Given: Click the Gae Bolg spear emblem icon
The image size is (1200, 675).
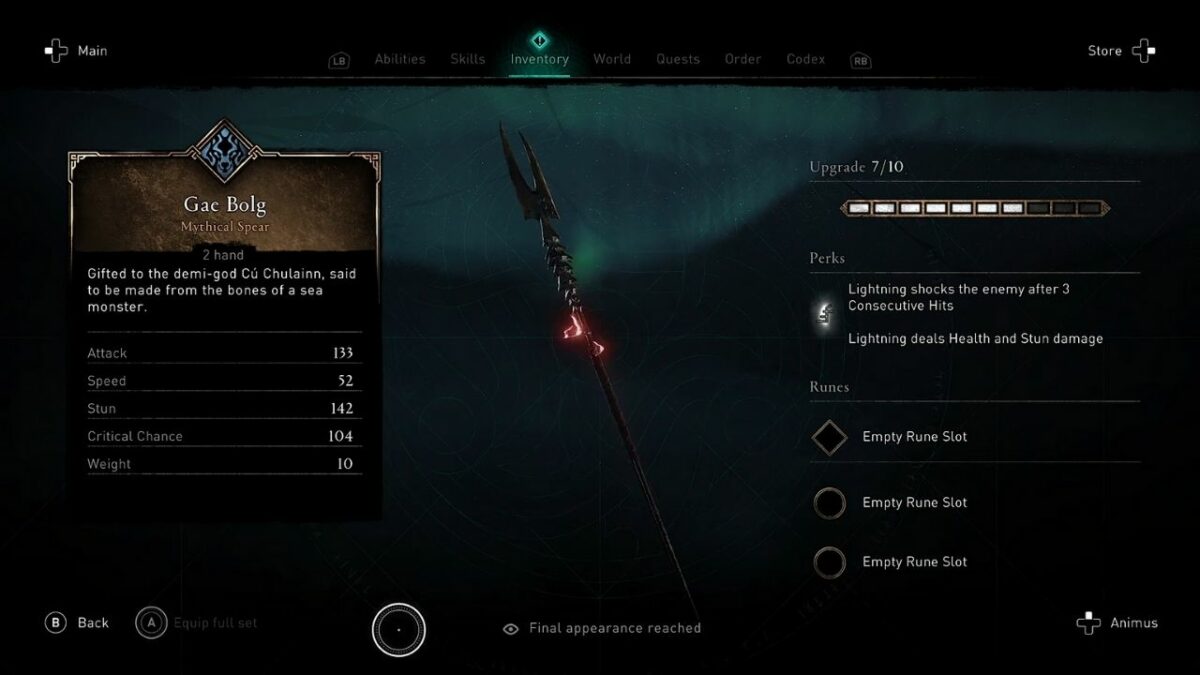Looking at the screenshot, I should [224, 154].
